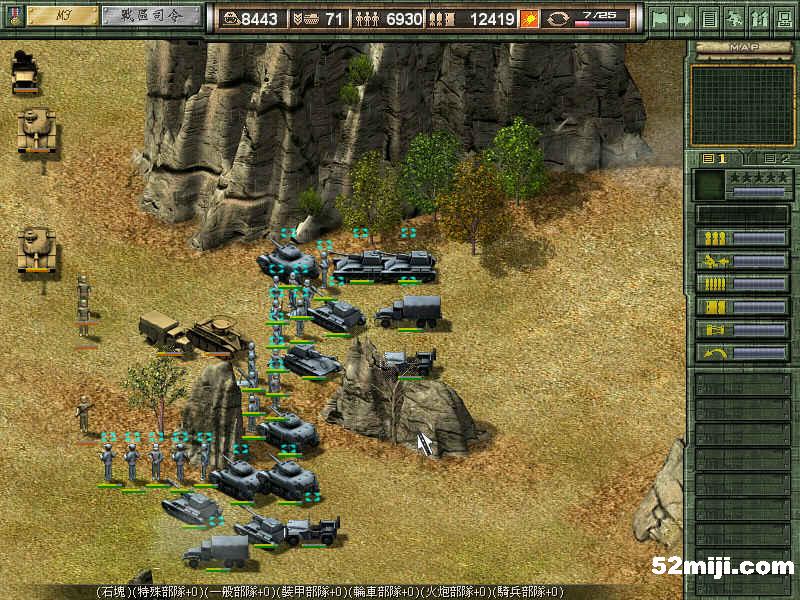Click the explosion icon in the resource bar

click(x=530, y=18)
